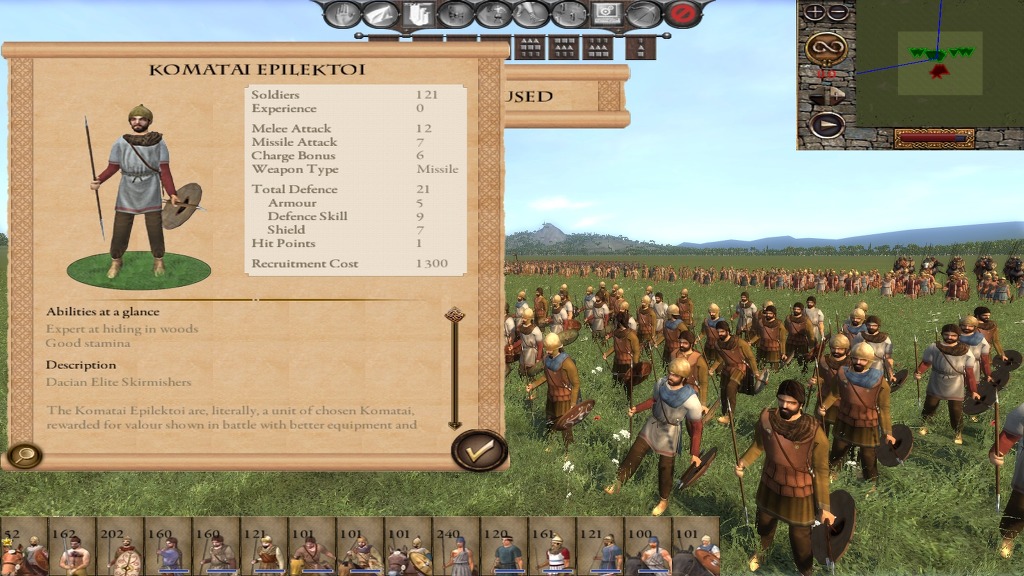Toggle the infinity-symbol button beside the minimap

click(x=826, y=46)
